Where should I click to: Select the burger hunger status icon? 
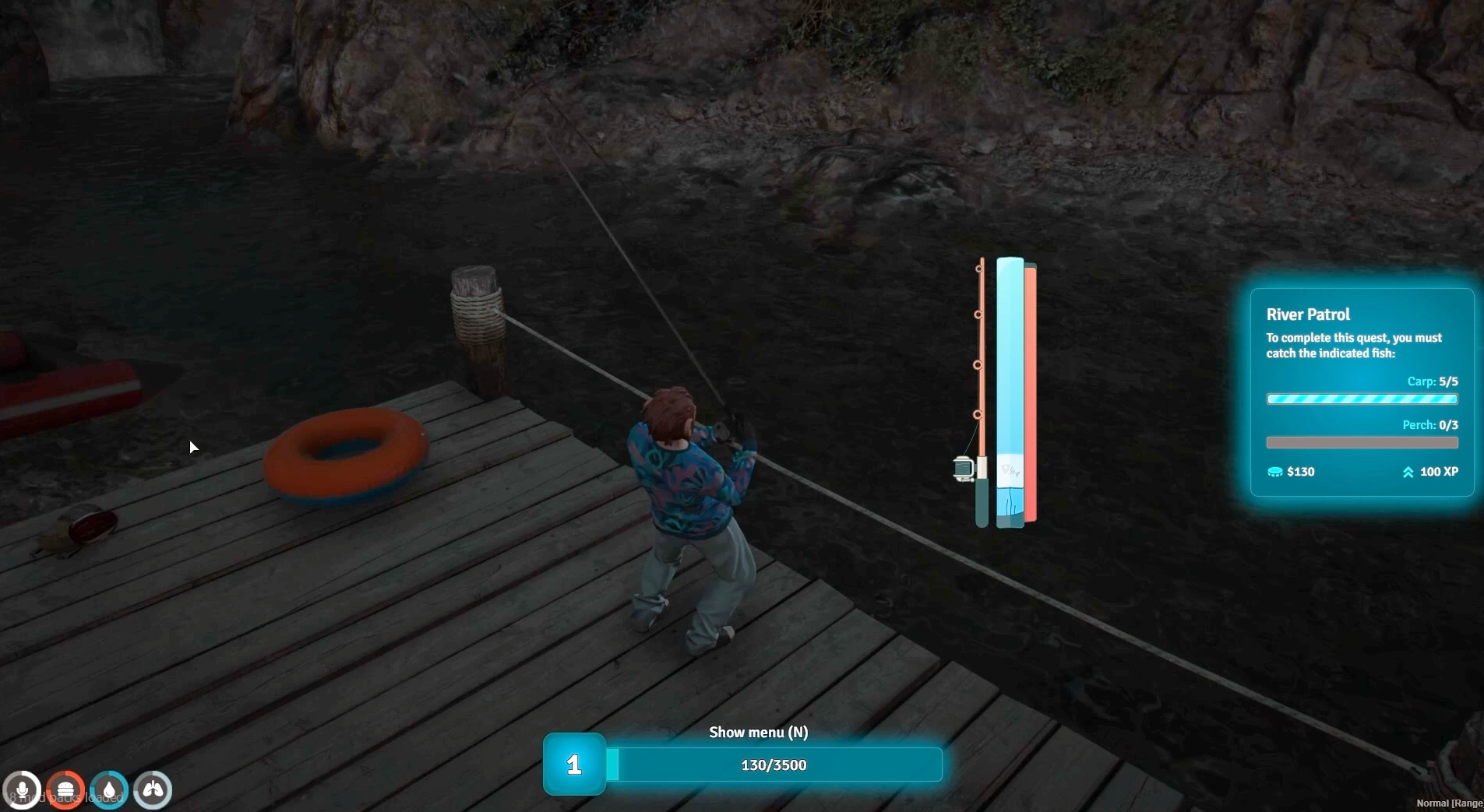click(x=65, y=790)
